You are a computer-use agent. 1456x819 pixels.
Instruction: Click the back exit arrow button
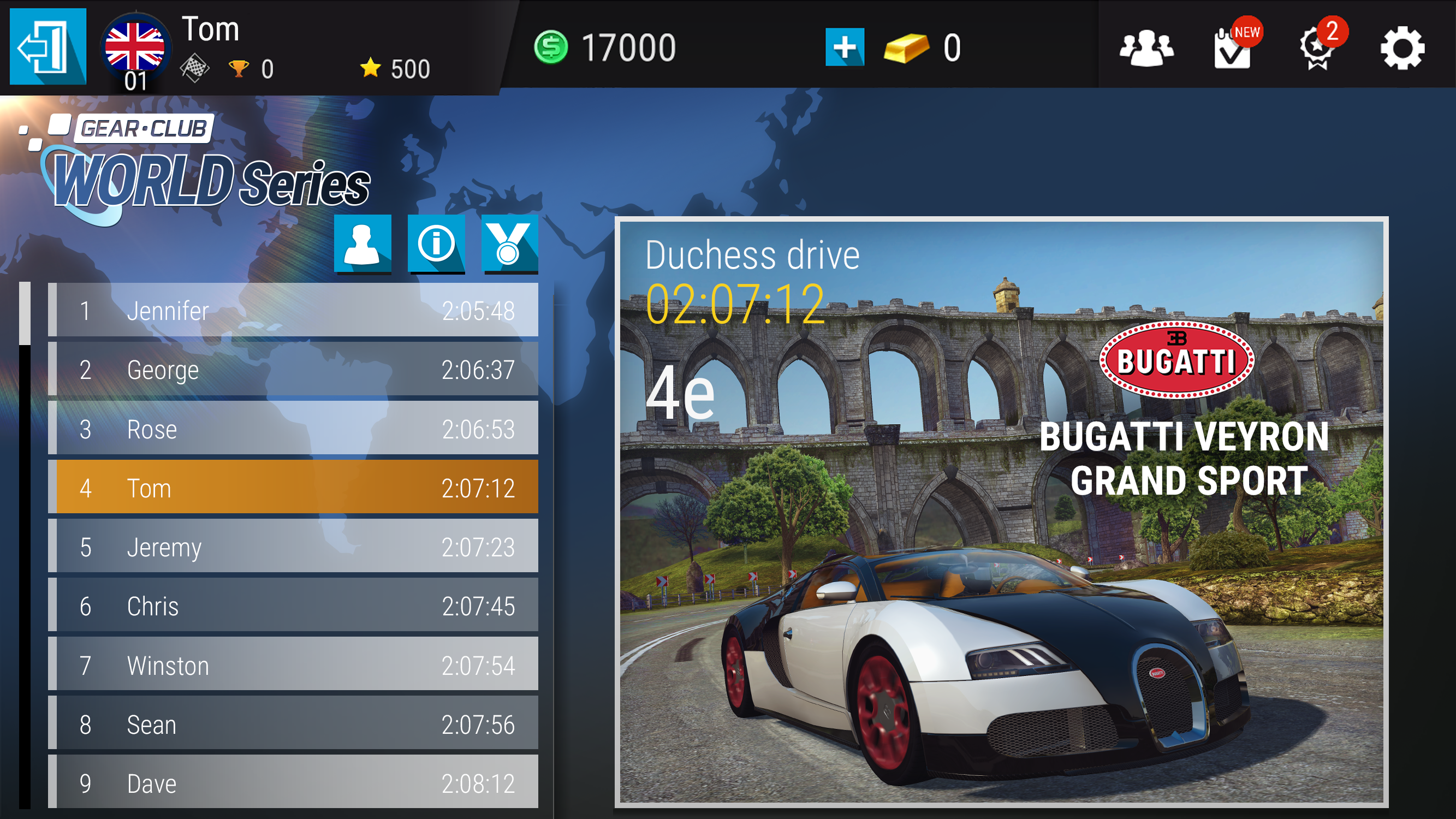click(x=48, y=46)
